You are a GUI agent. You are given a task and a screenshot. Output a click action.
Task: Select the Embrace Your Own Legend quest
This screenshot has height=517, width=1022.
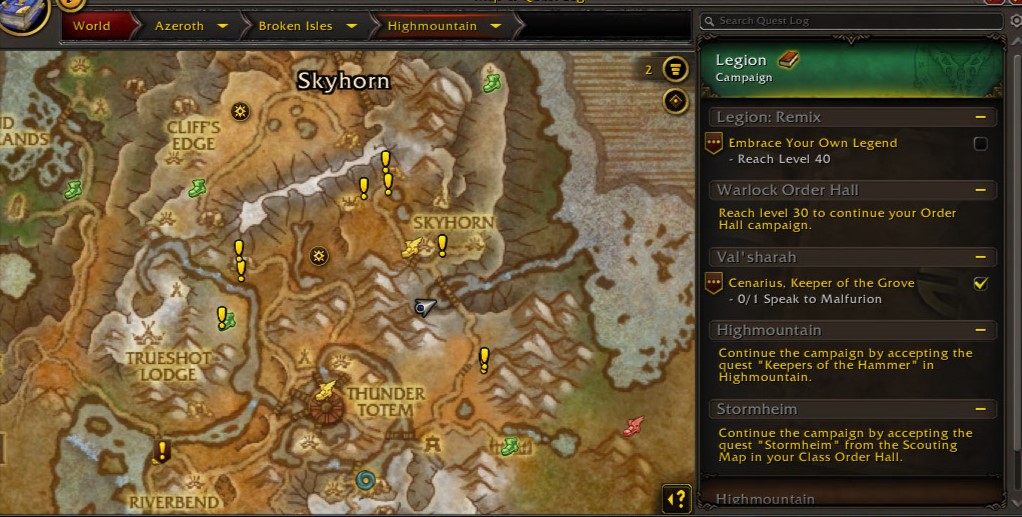(x=812, y=143)
